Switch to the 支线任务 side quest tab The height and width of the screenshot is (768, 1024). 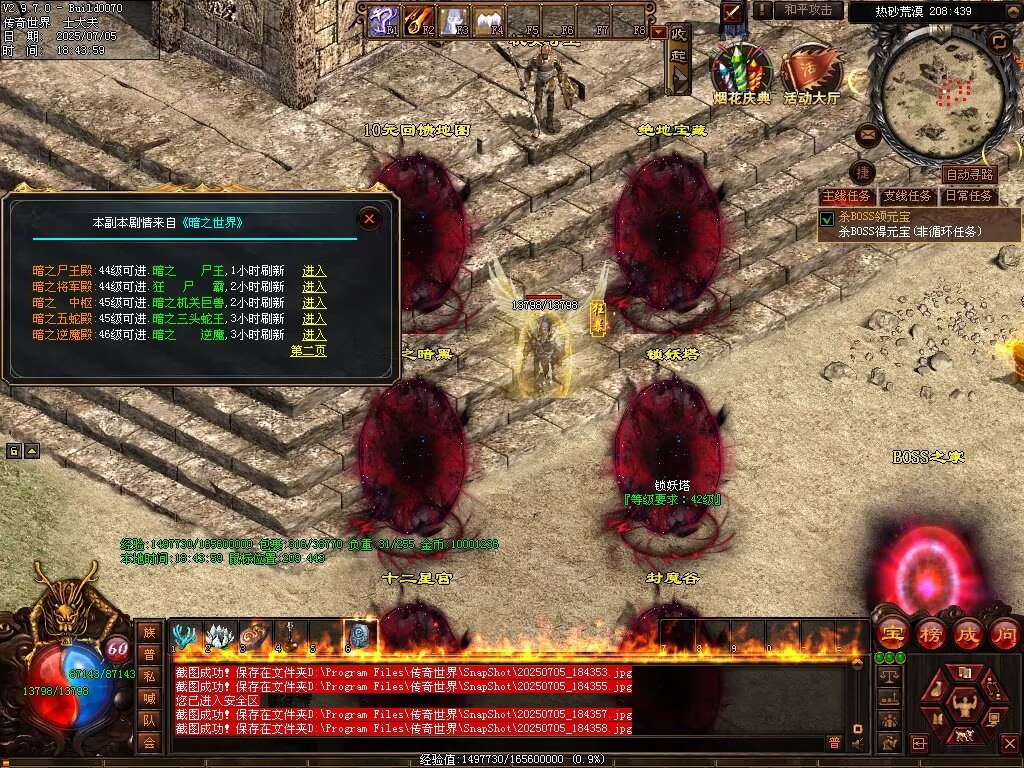[x=908, y=196]
